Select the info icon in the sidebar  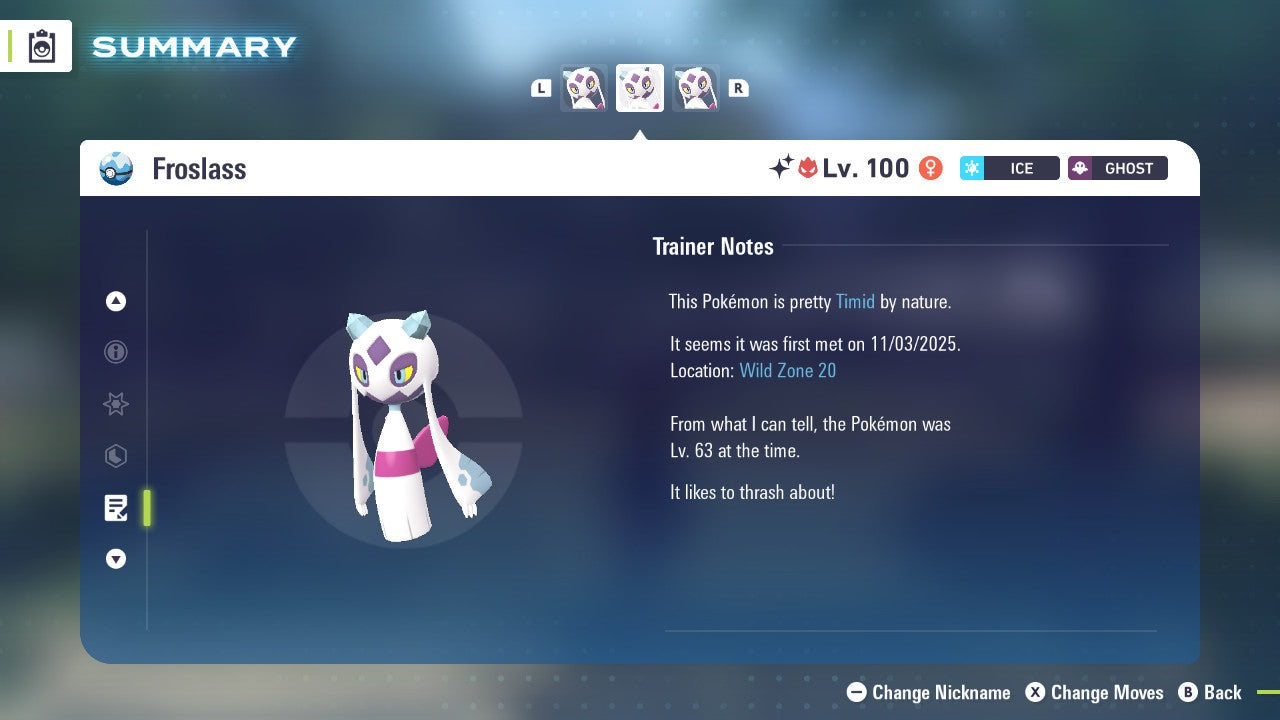115,352
